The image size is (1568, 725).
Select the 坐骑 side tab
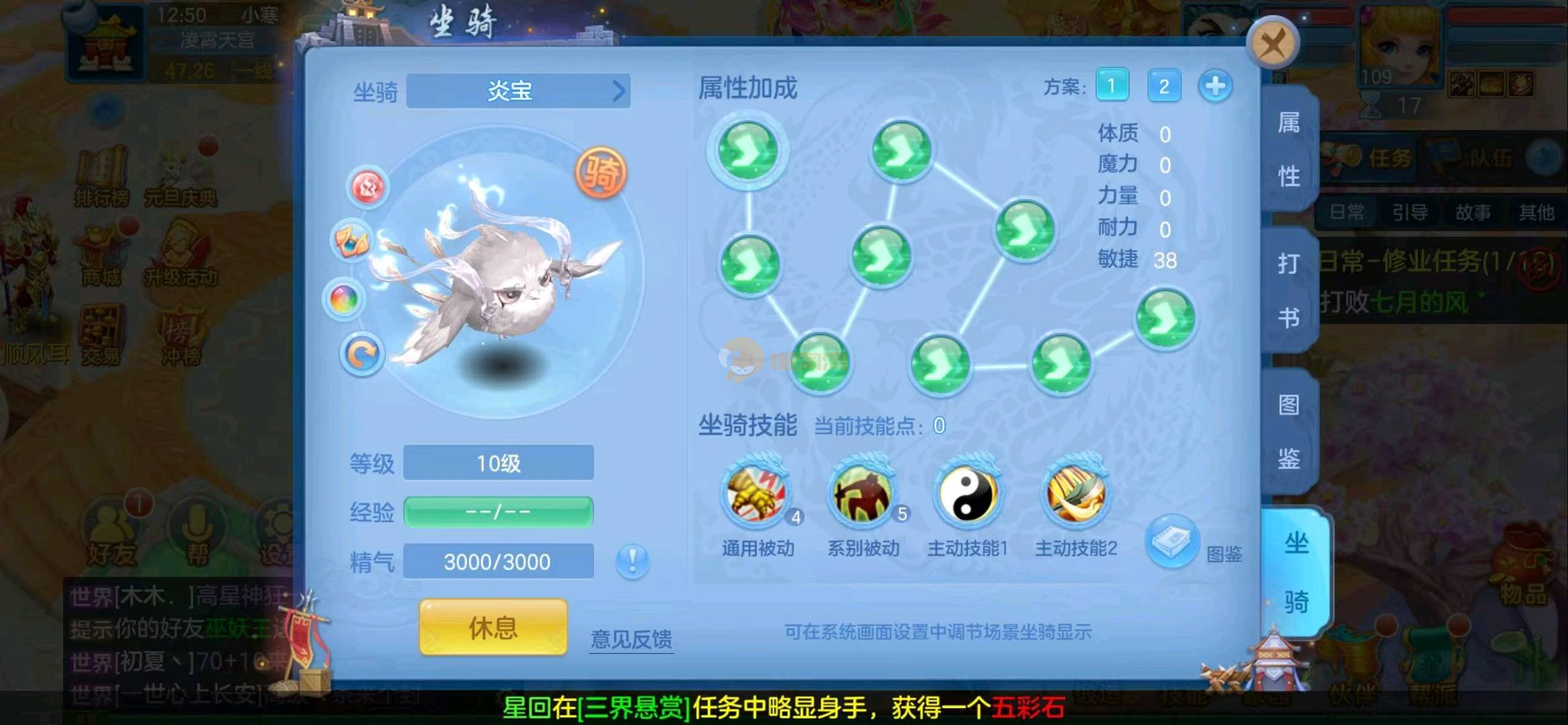(x=1295, y=572)
